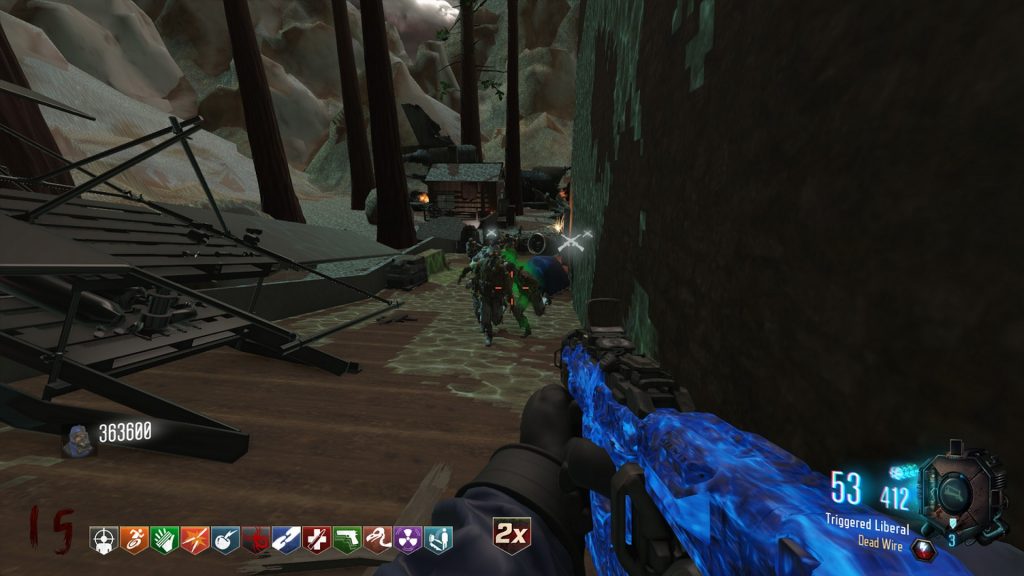
Task: Click the green pistol Mule Kick perk
Action: tap(347, 540)
